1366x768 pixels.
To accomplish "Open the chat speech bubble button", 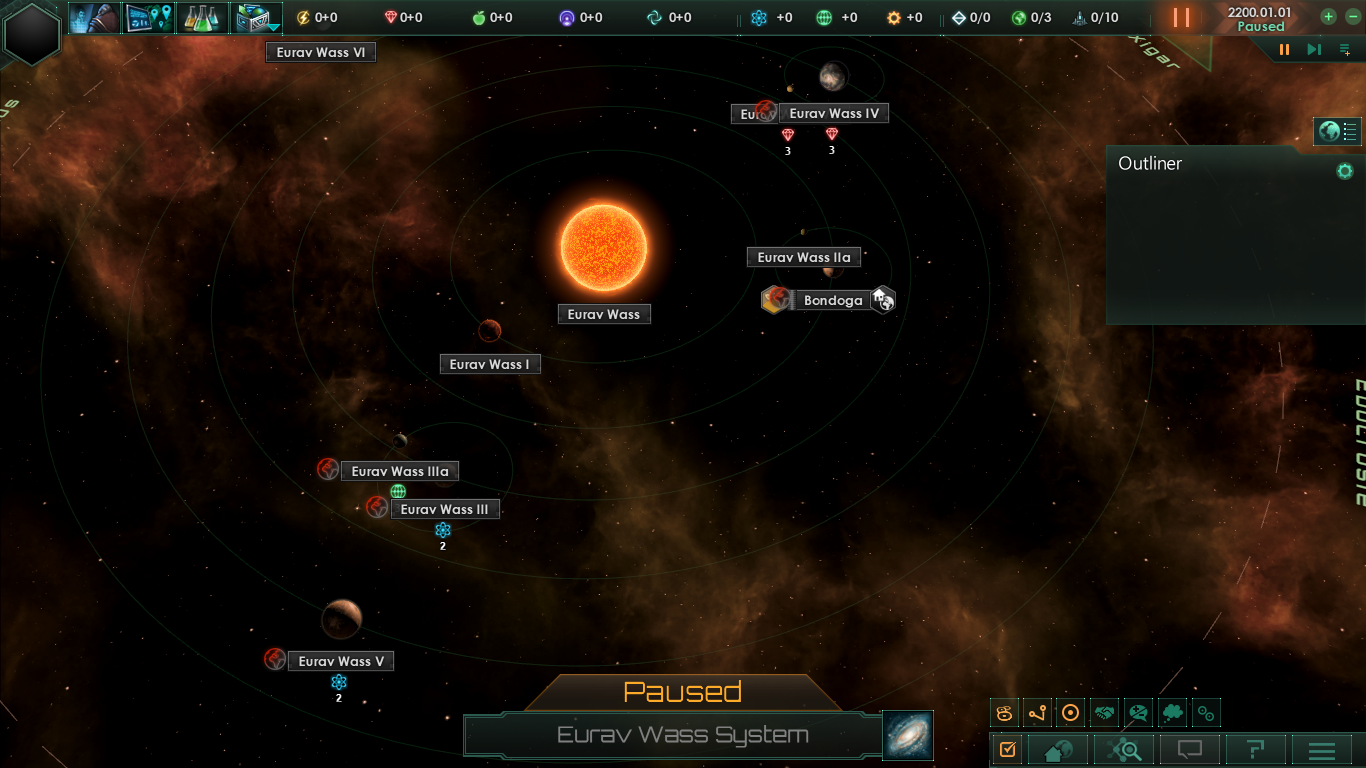I will tap(1189, 749).
